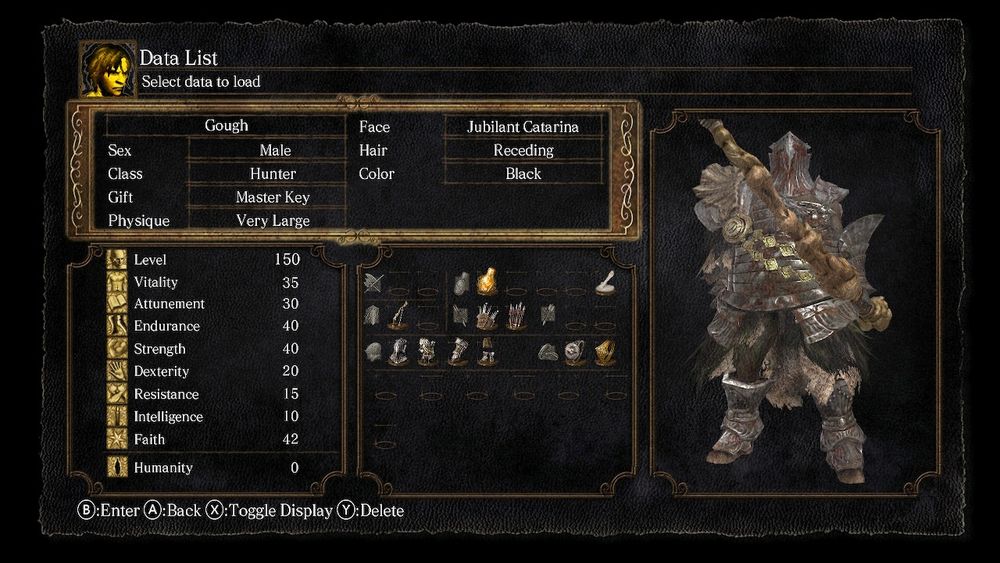
Task: Select the Gough save data entry
Action: pos(226,126)
